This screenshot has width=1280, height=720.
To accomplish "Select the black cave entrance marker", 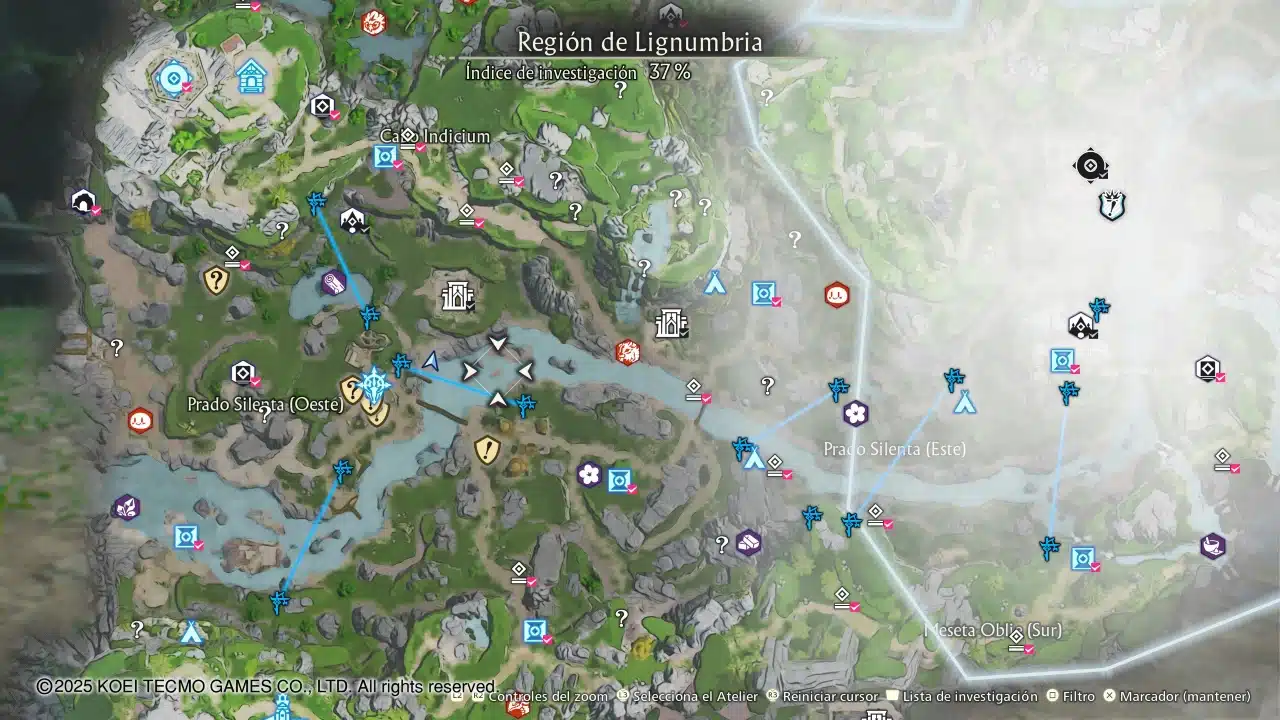I will [x=83, y=201].
